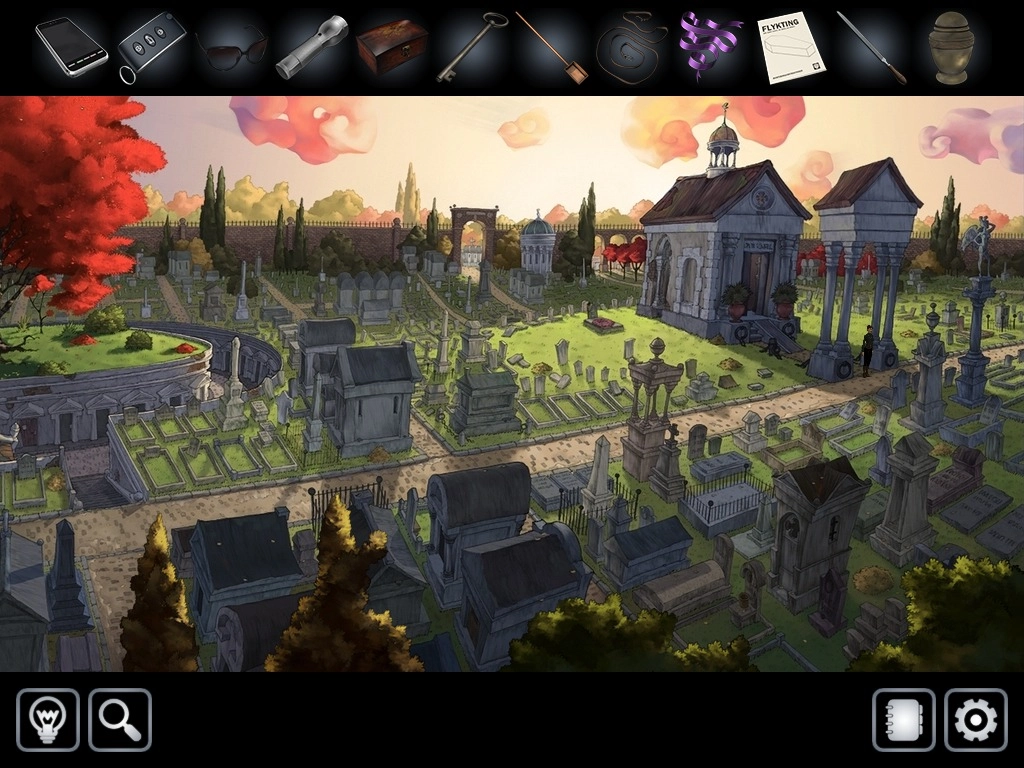
Task: Pick the car key fob item
Action: (150, 47)
